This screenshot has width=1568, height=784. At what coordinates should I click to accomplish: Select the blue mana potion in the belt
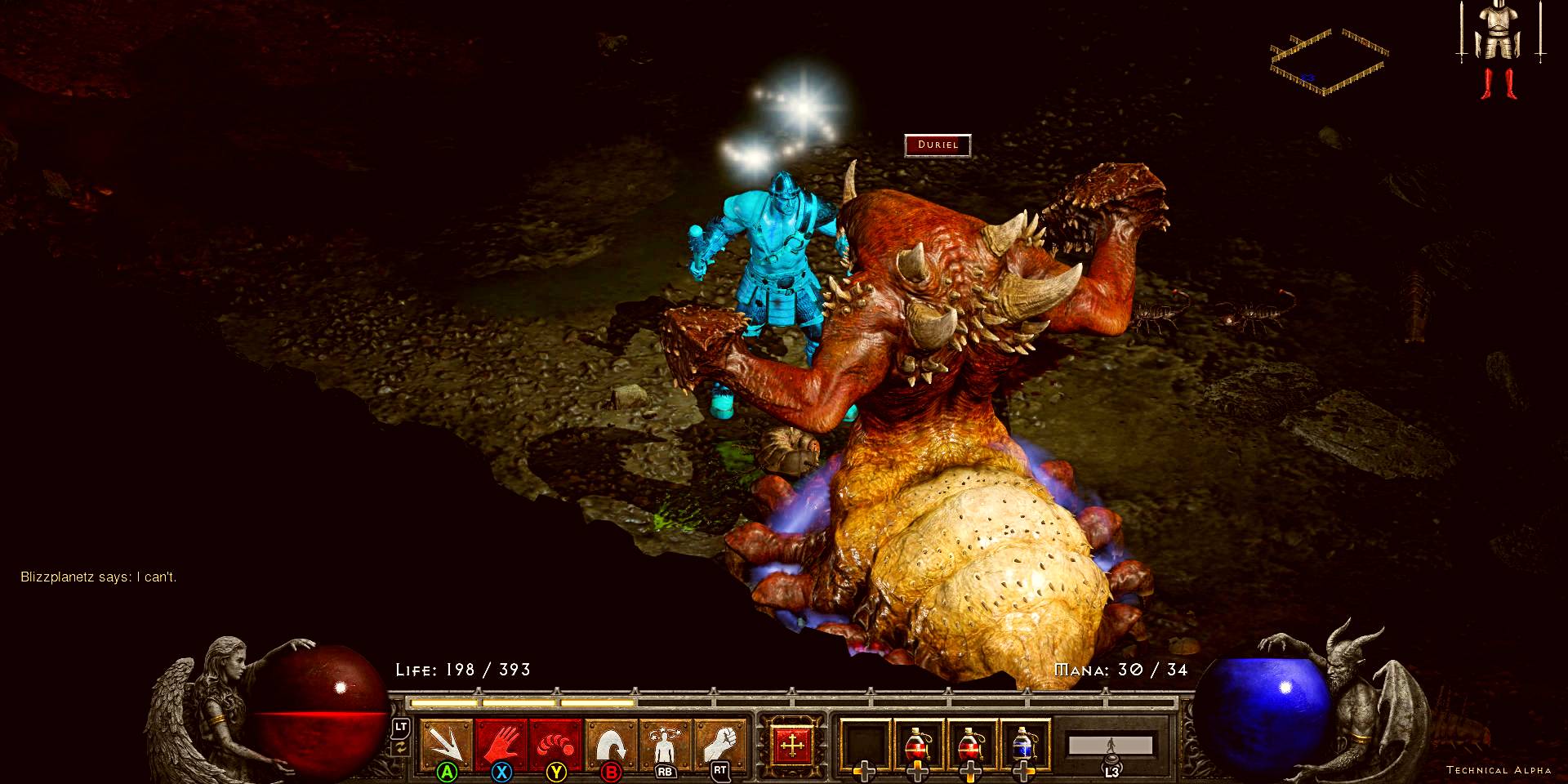(x=1023, y=743)
